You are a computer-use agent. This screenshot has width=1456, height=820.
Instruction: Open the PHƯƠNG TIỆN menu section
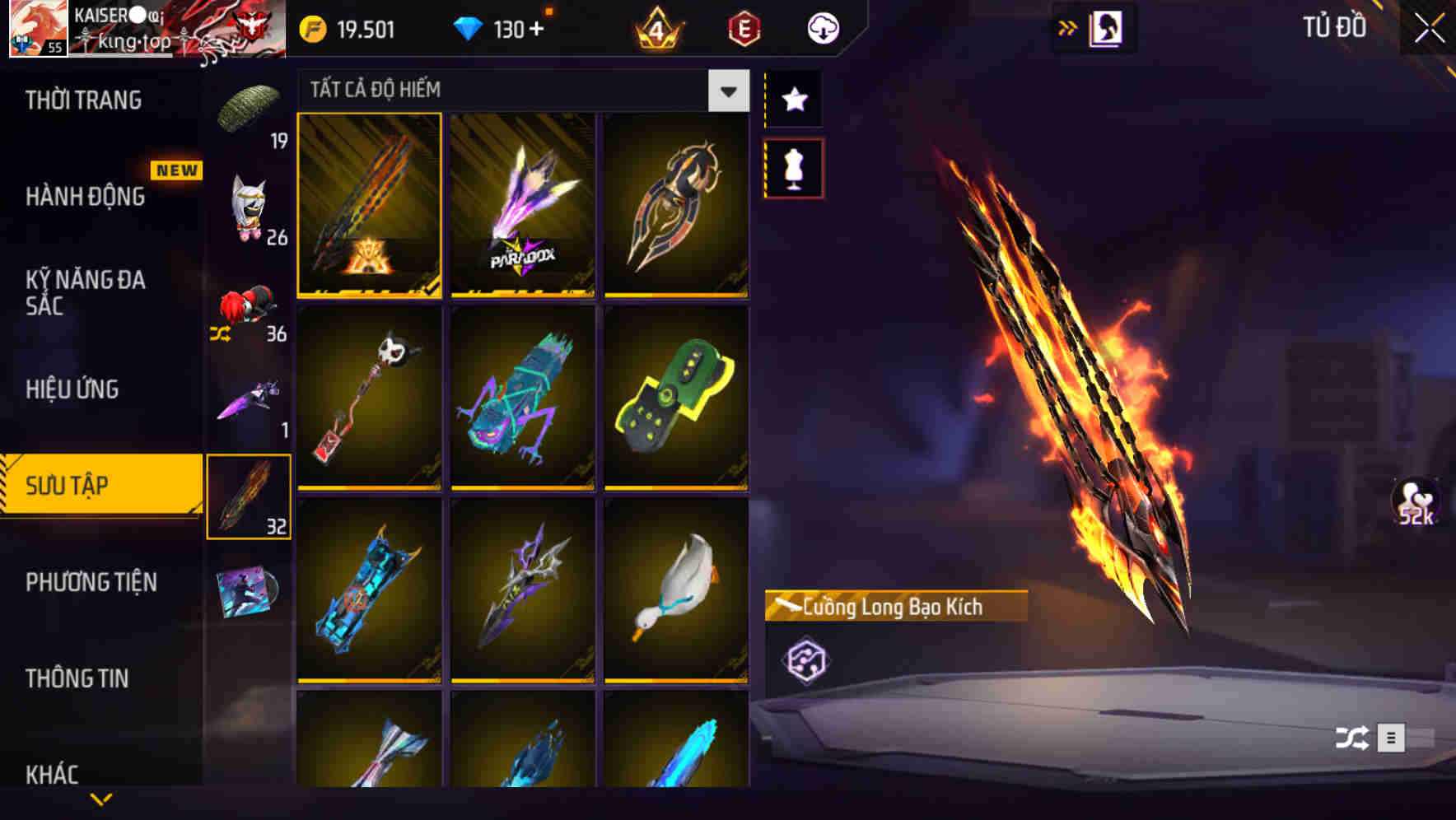coord(91,582)
